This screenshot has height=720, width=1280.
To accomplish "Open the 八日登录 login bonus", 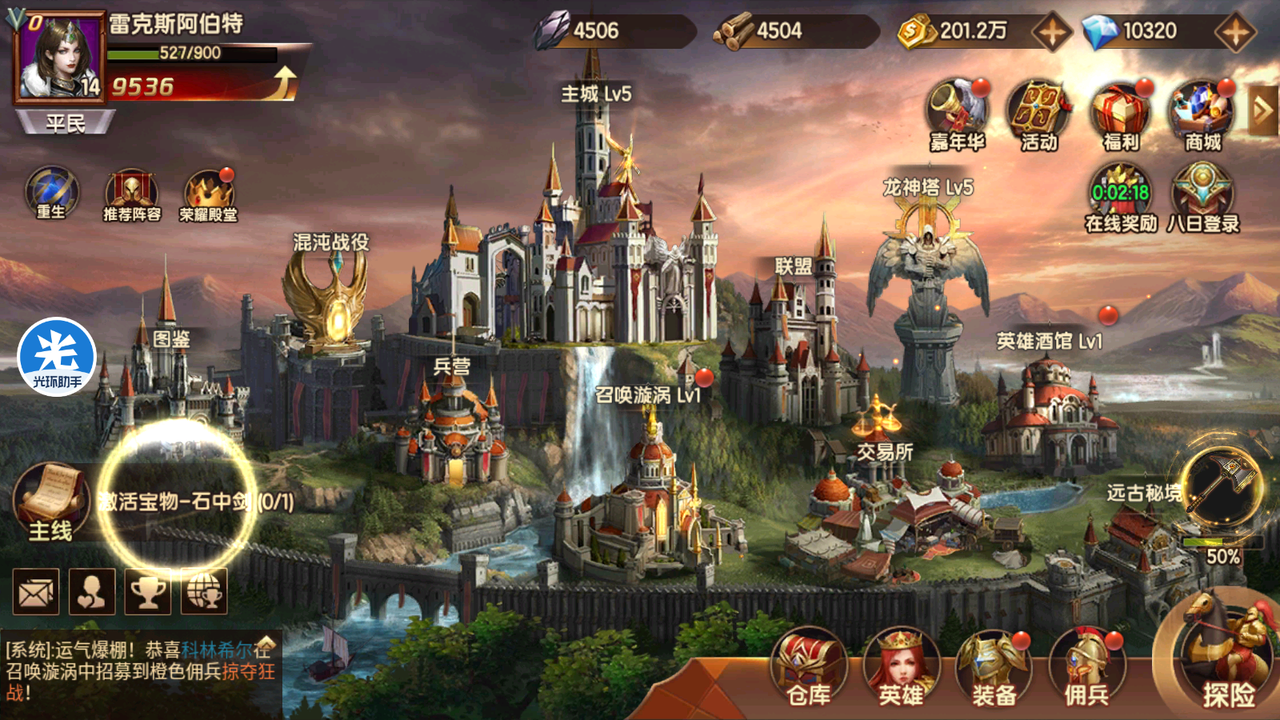I will (1202, 195).
